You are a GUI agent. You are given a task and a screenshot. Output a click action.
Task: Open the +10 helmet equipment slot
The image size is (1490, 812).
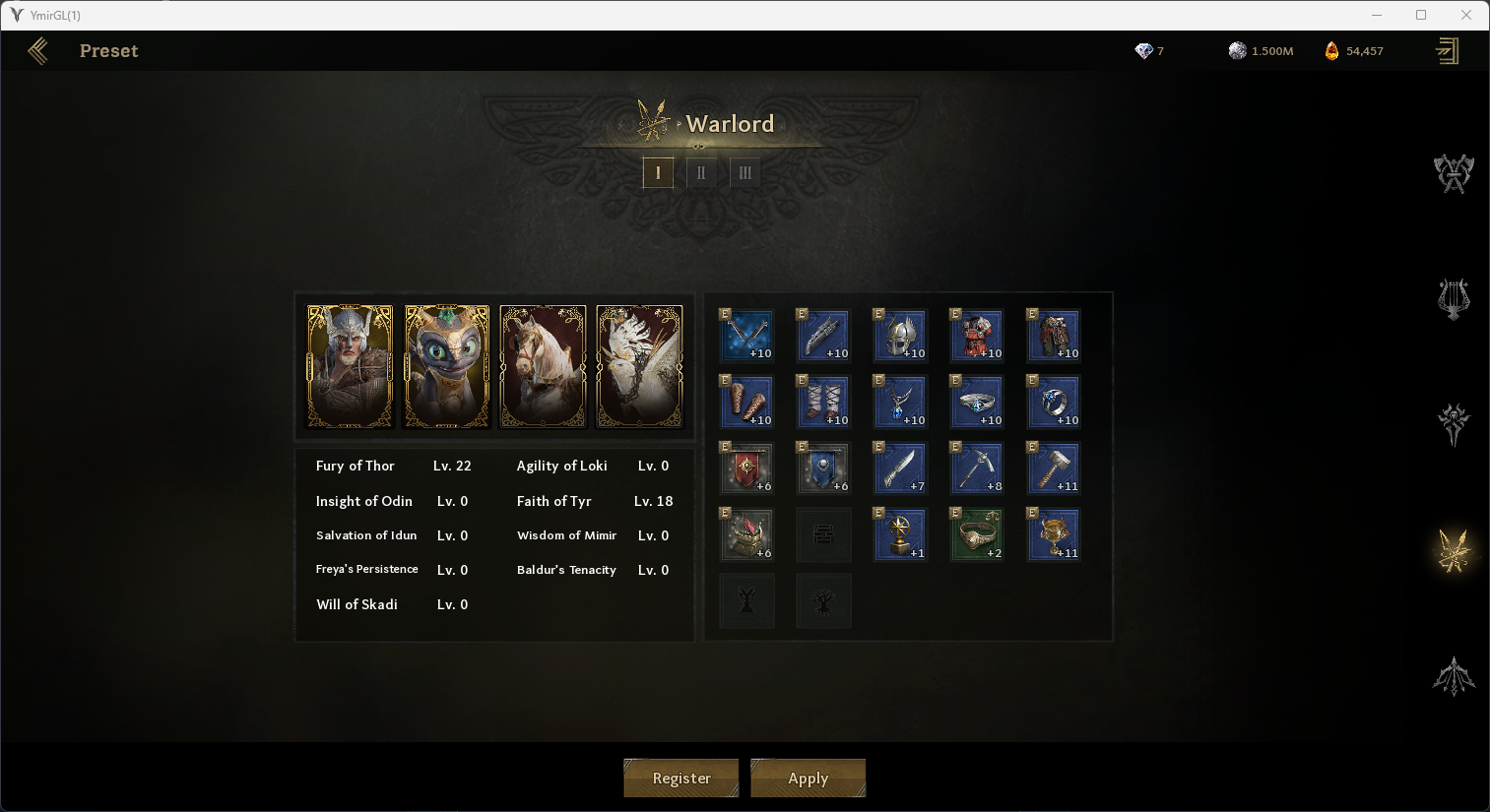click(x=900, y=335)
